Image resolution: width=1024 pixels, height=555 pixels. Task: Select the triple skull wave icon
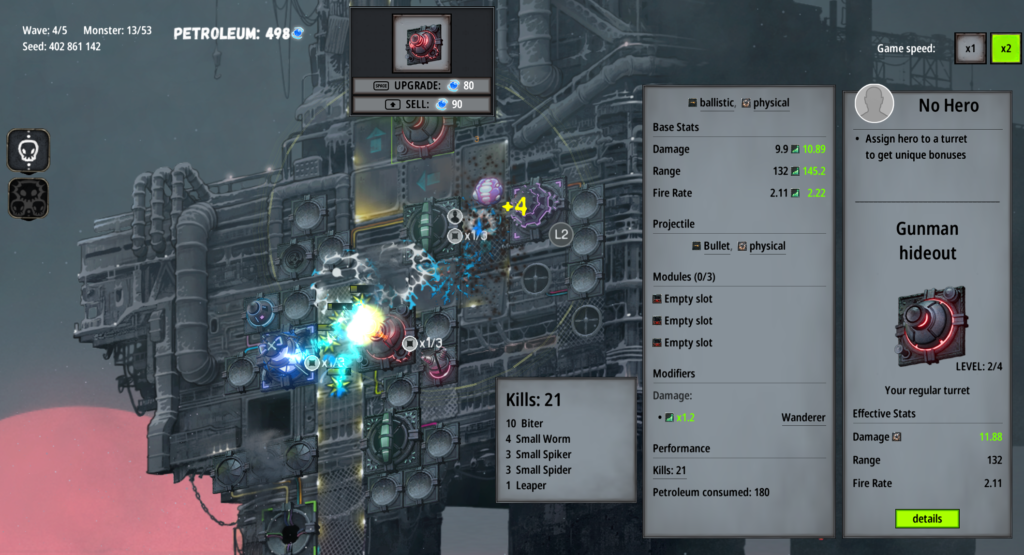pos(29,198)
